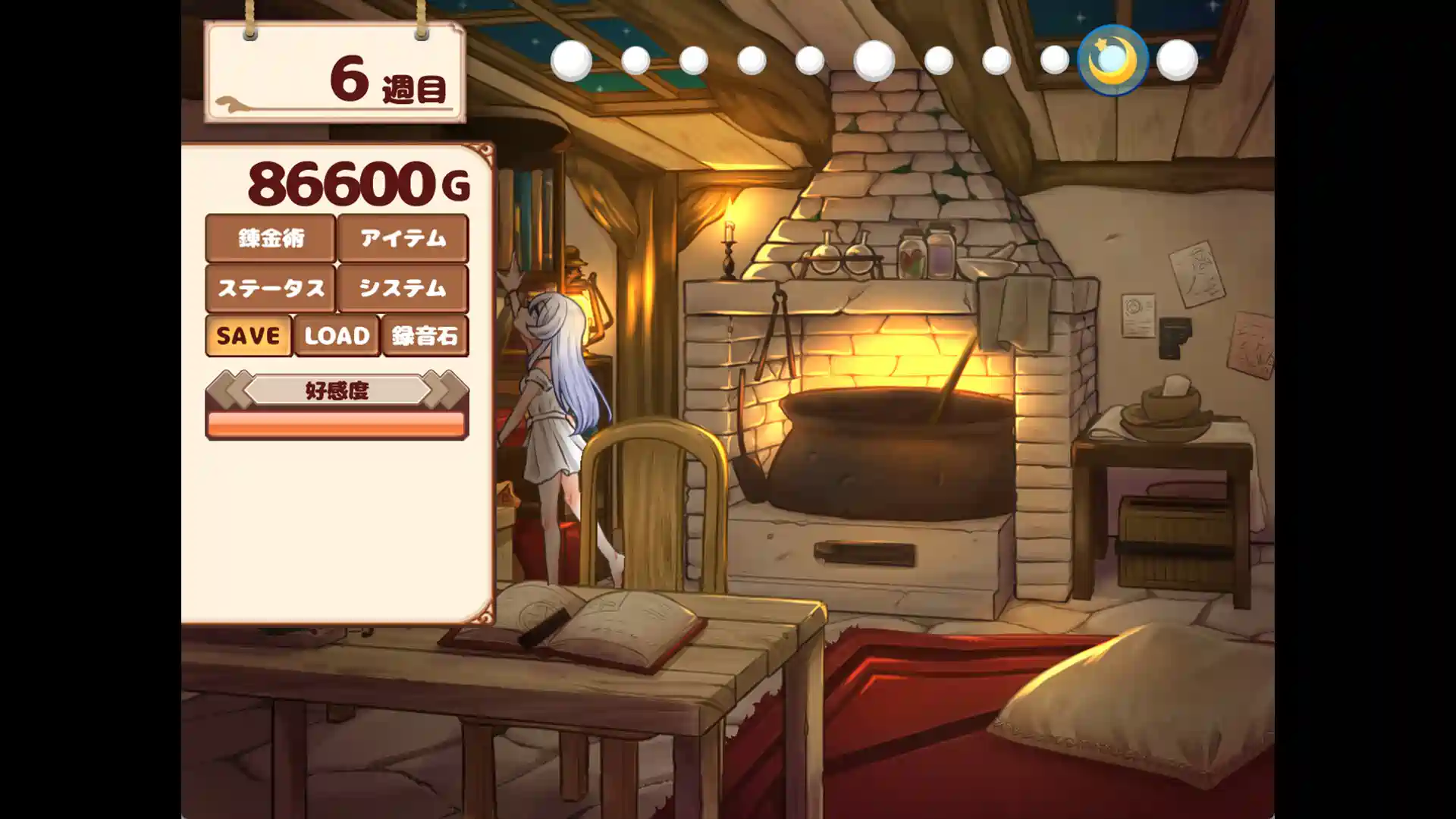Click the 86600G gold amount display
This screenshot has height=819, width=1456.
(x=356, y=184)
